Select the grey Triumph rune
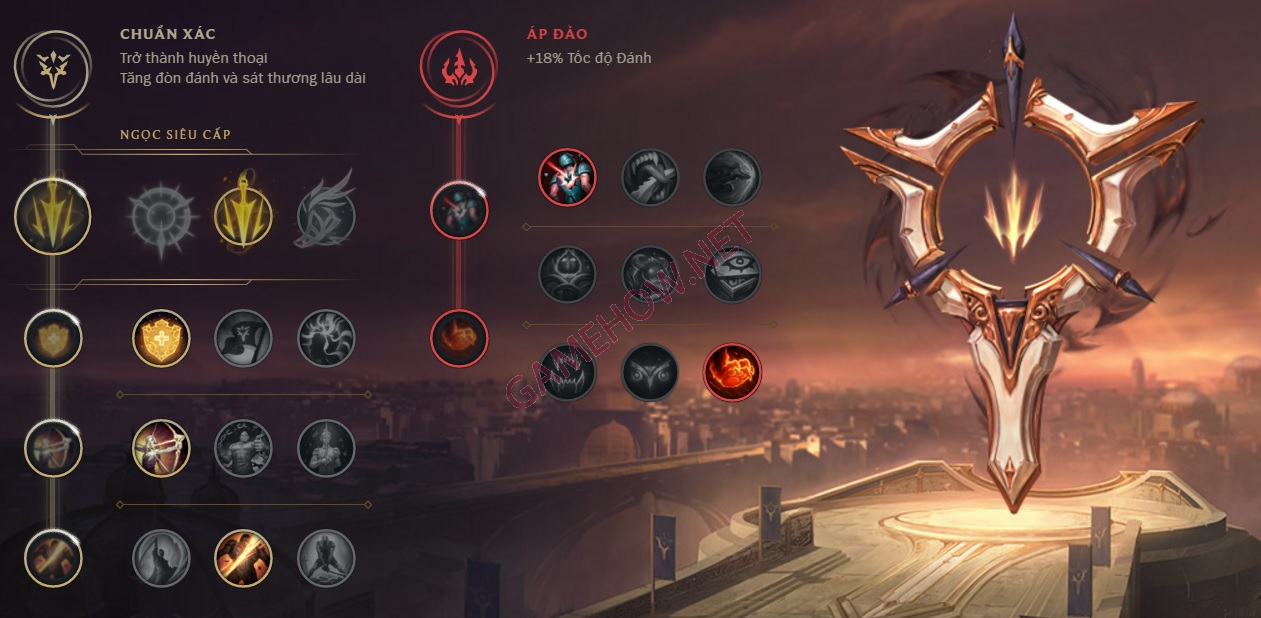 click(244, 338)
